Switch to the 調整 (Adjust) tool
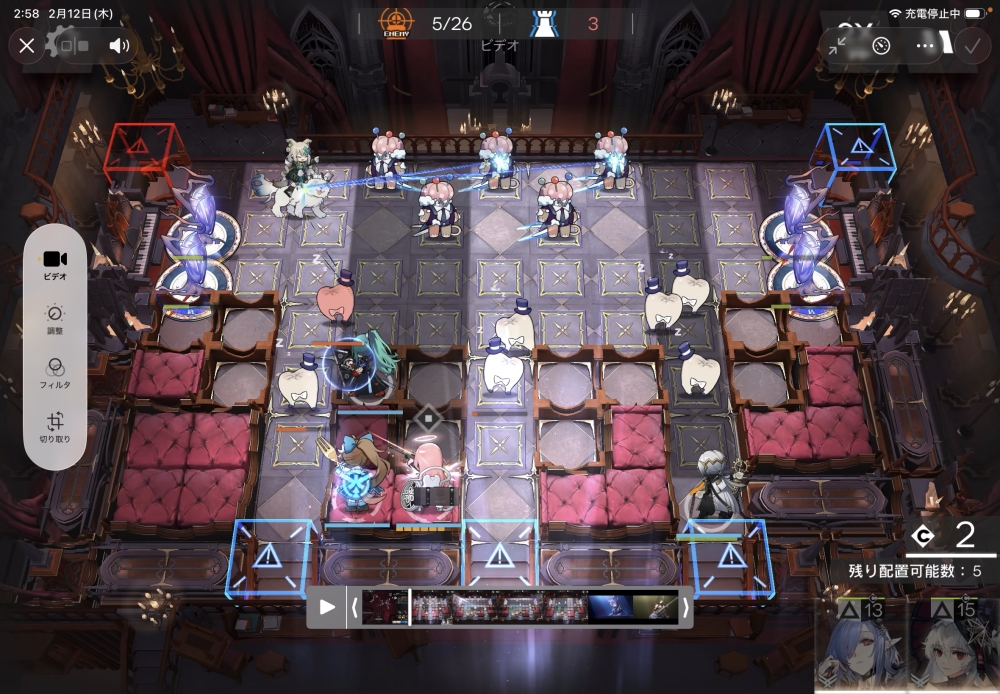The height and width of the screenshot is (694, 1000). click(55, 319)
